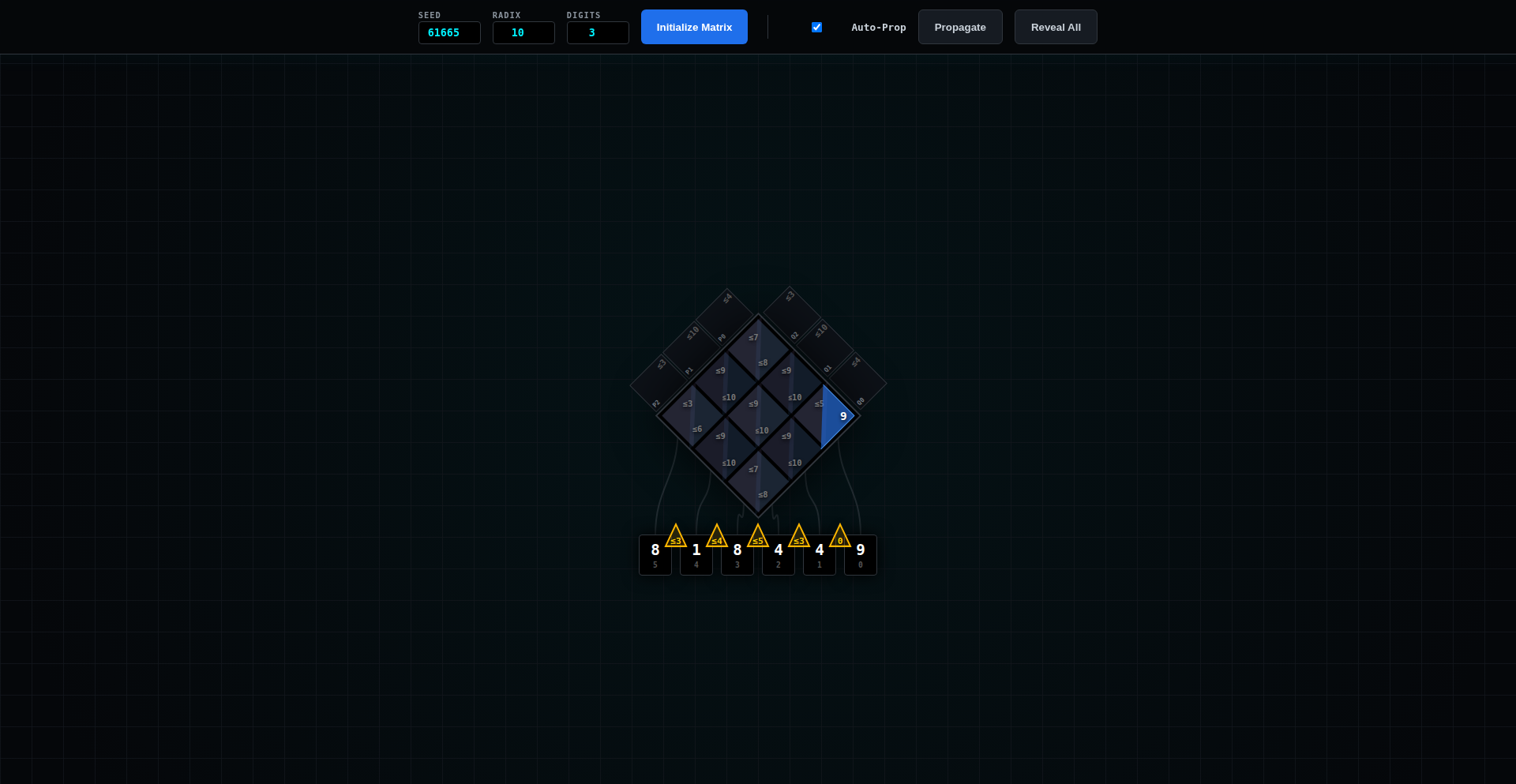This screenshot has height=784, width=1516.
Task: Click the revealed blue output cell showing 9
Action: [837, 416]
